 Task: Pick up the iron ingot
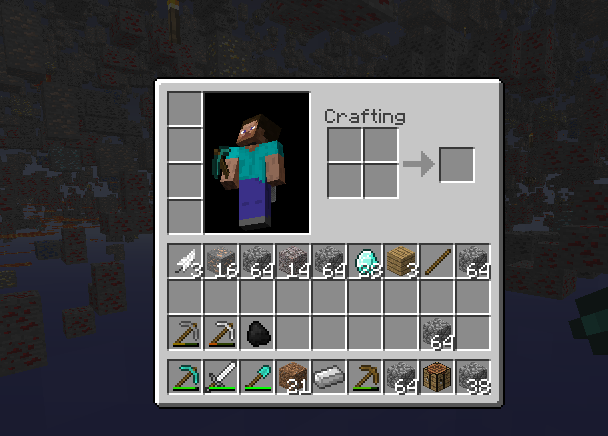tap(329, 377)
